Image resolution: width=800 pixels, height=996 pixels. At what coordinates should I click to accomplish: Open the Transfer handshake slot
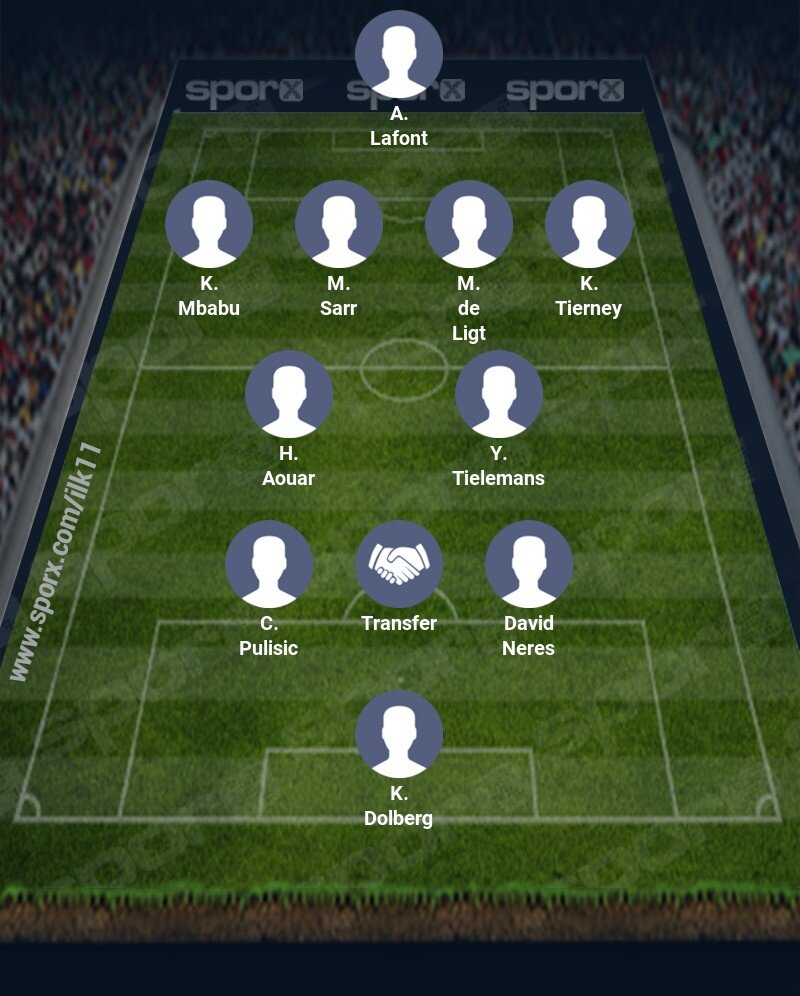pyautogui.click(x=399, y=564)
